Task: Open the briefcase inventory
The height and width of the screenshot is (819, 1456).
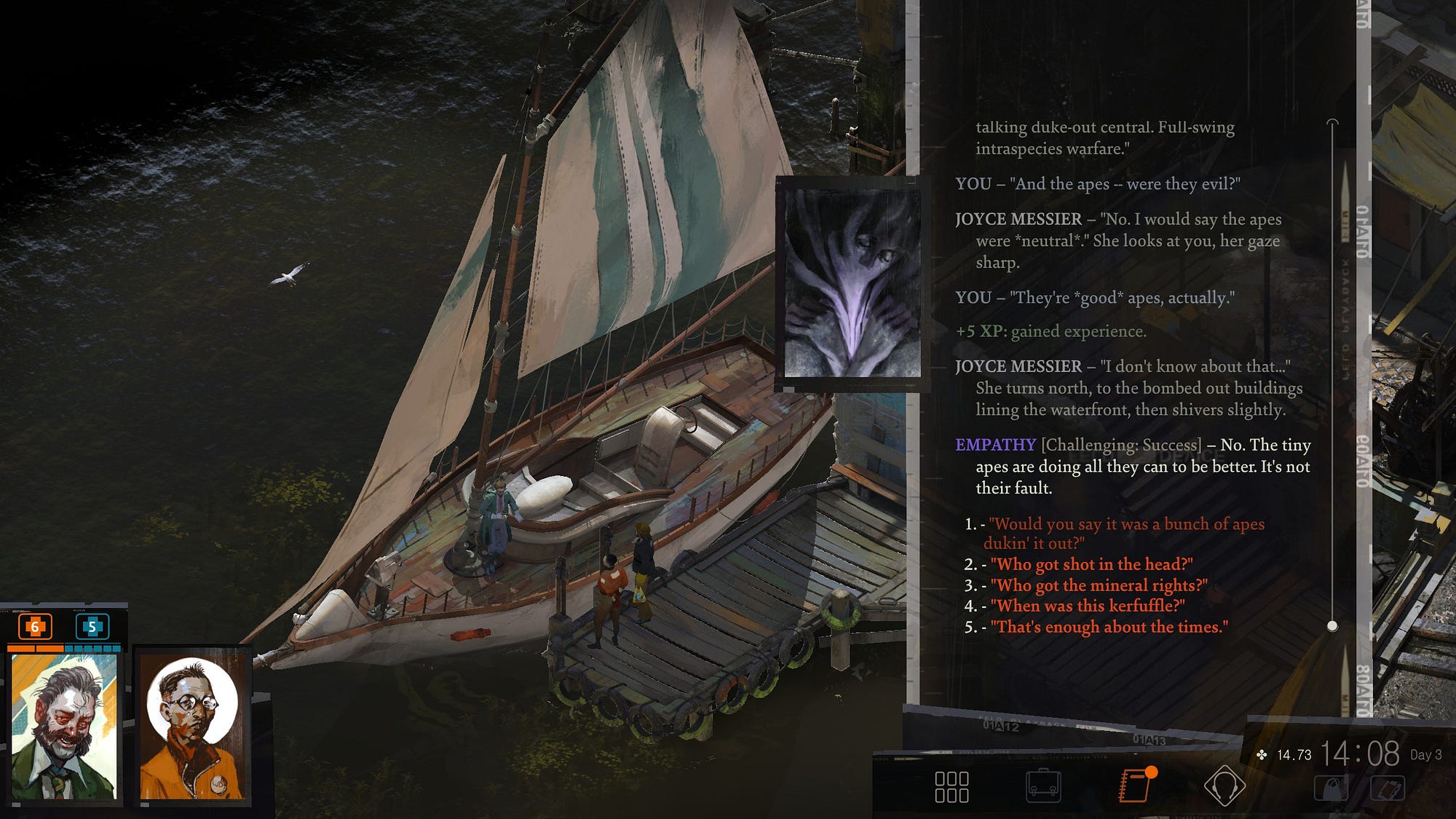Action: (x=1043, y=787)
